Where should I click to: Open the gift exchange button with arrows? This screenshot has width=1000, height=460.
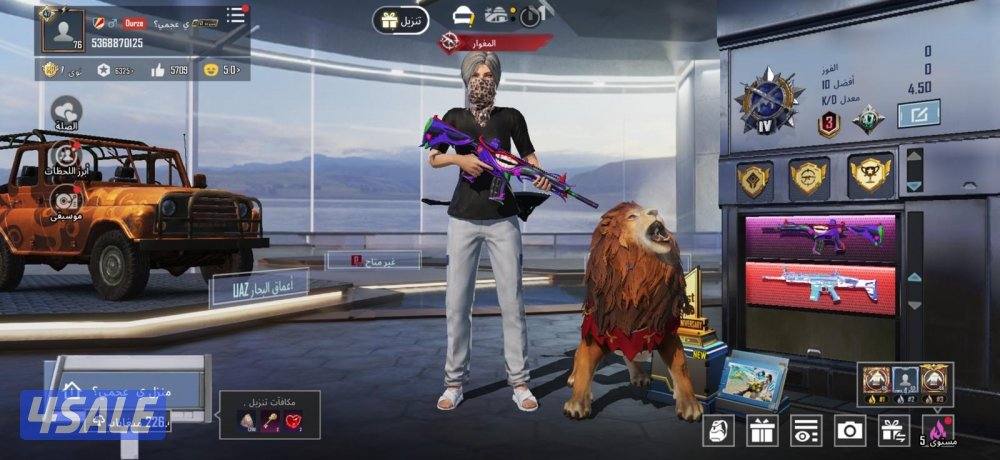893,431
